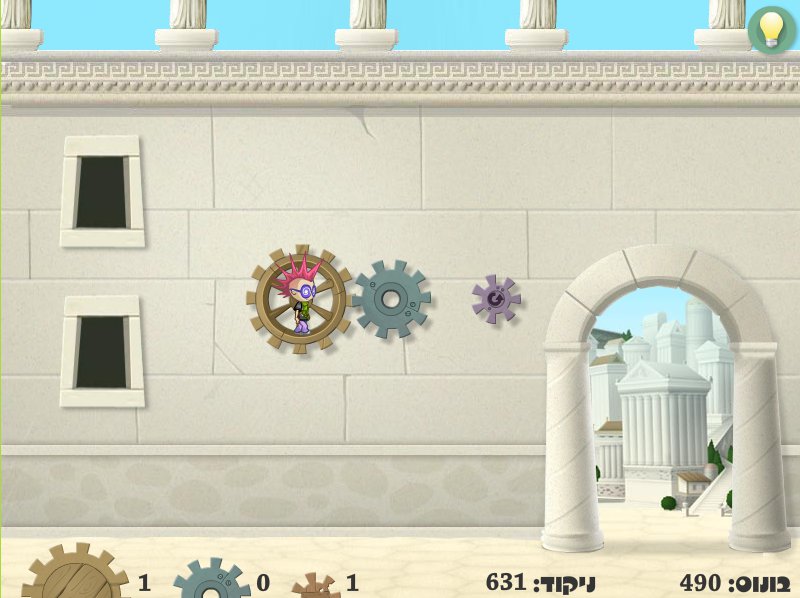Pick the small brown gear from inventory
This screenshot has width=800, height=598.
click(x=316, y=586)
